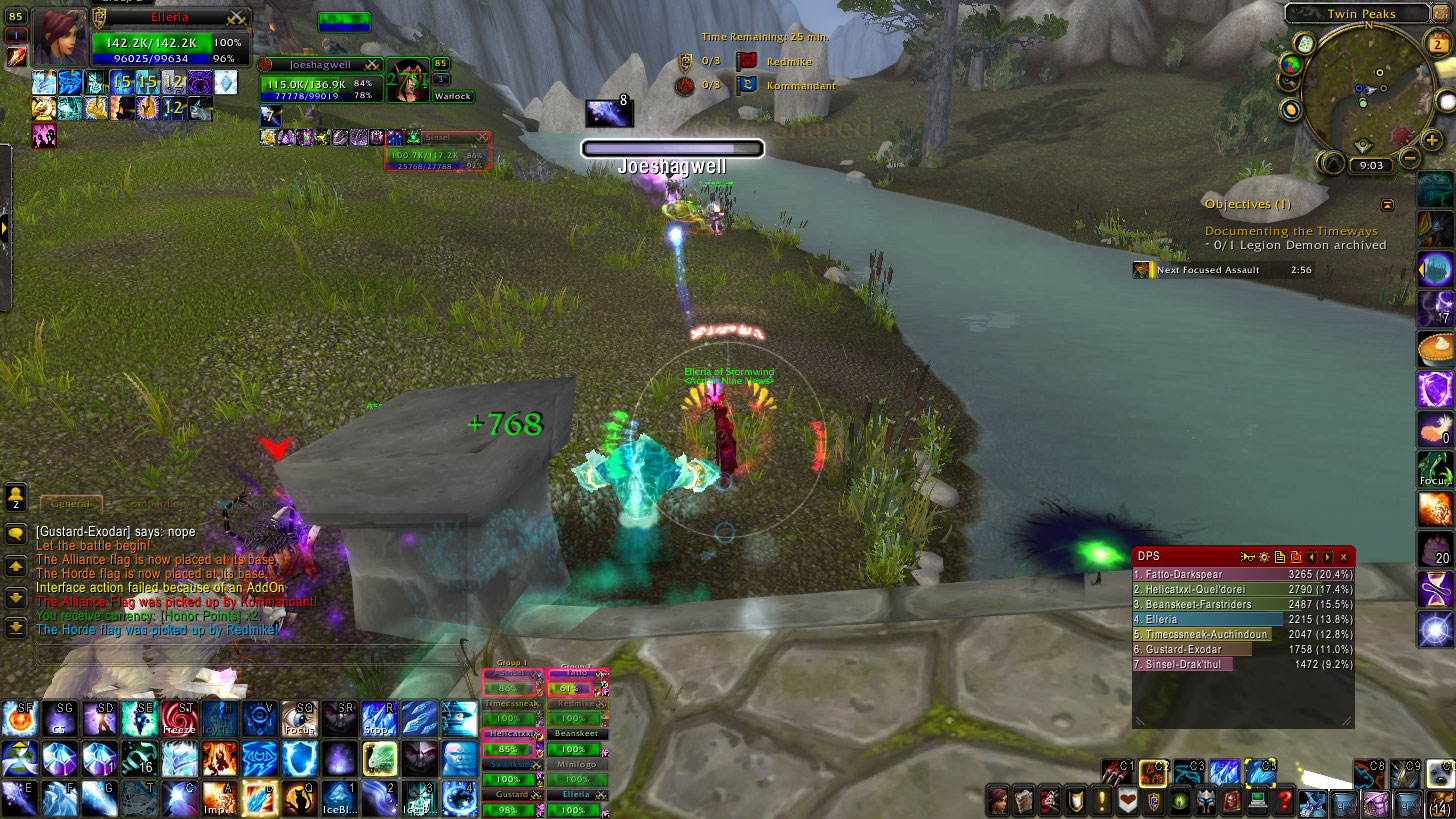Image resolution: width=1456 pixels, height=819 pixels.
Task: Collapse the Objectives tracker
Action: [1388, 204]
